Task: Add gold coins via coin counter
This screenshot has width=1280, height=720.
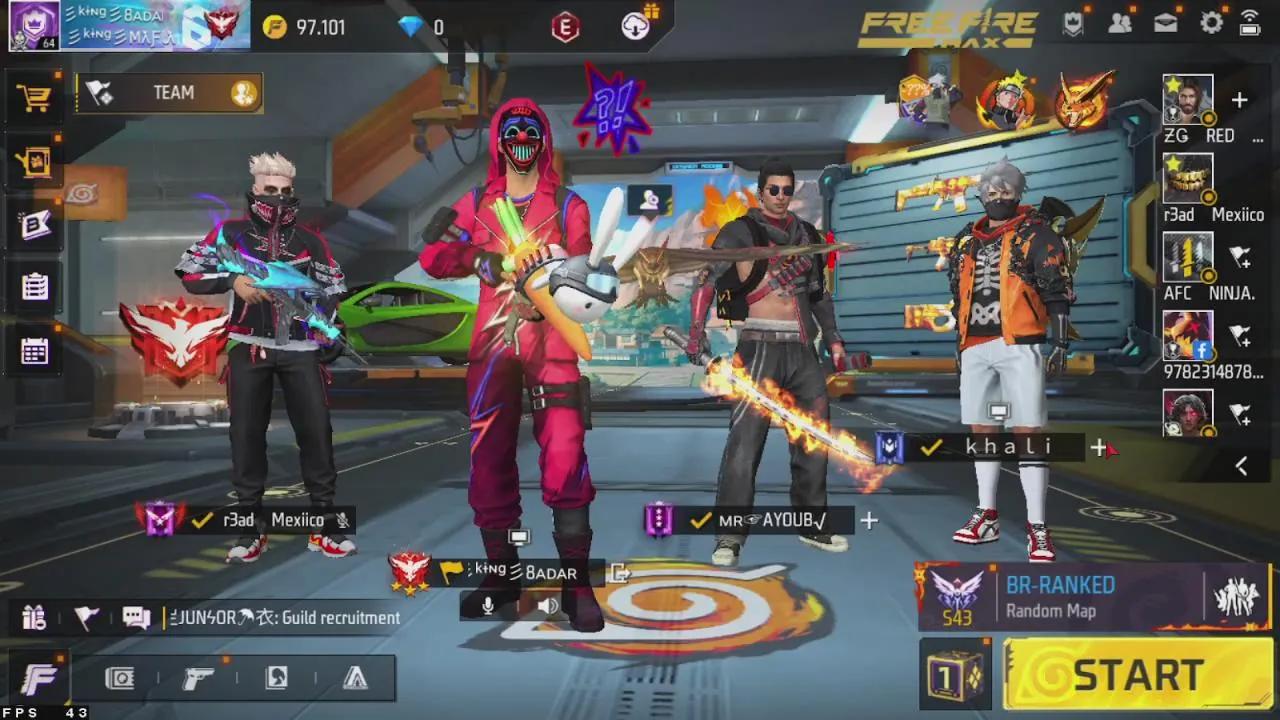Action: coord(306,27)
